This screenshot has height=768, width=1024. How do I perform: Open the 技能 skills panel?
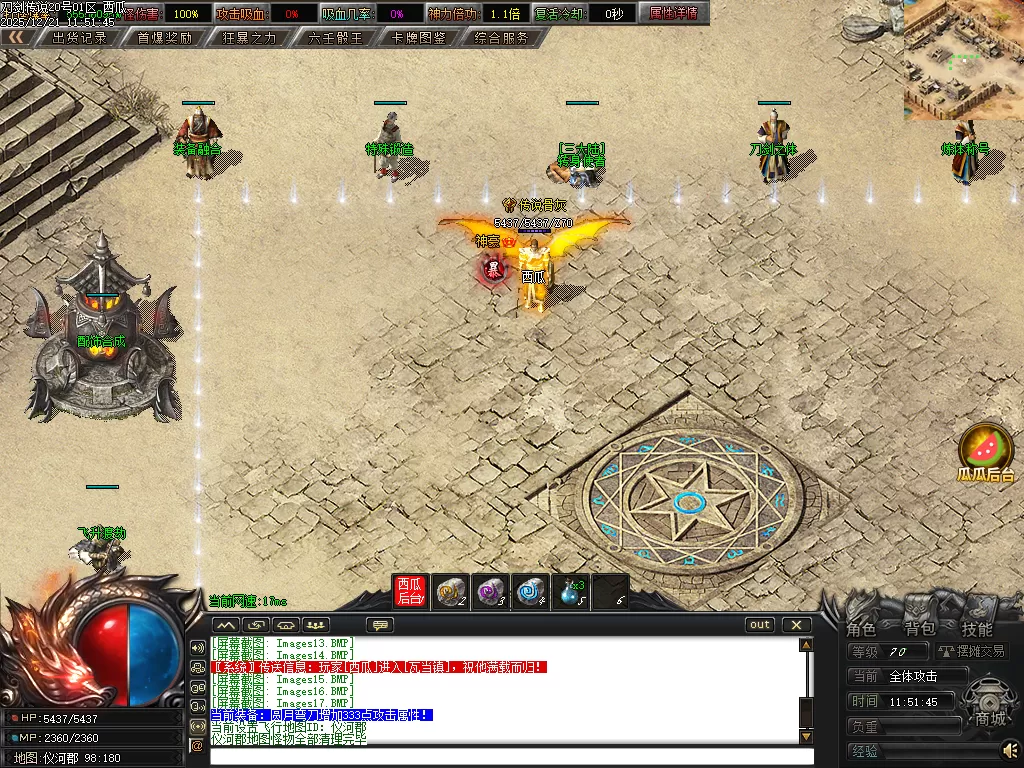[977, 629]
